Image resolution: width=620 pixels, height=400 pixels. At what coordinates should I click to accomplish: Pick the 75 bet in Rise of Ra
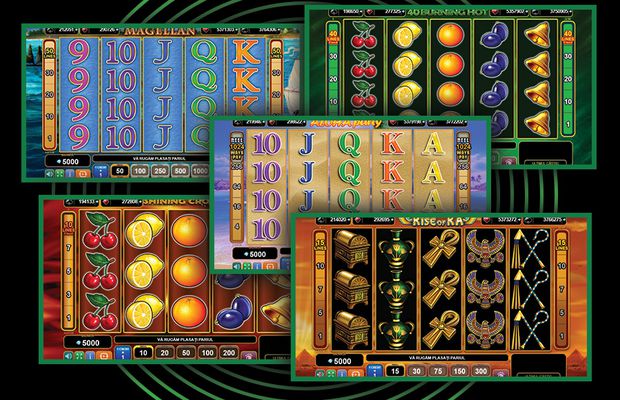pos(440,371)
